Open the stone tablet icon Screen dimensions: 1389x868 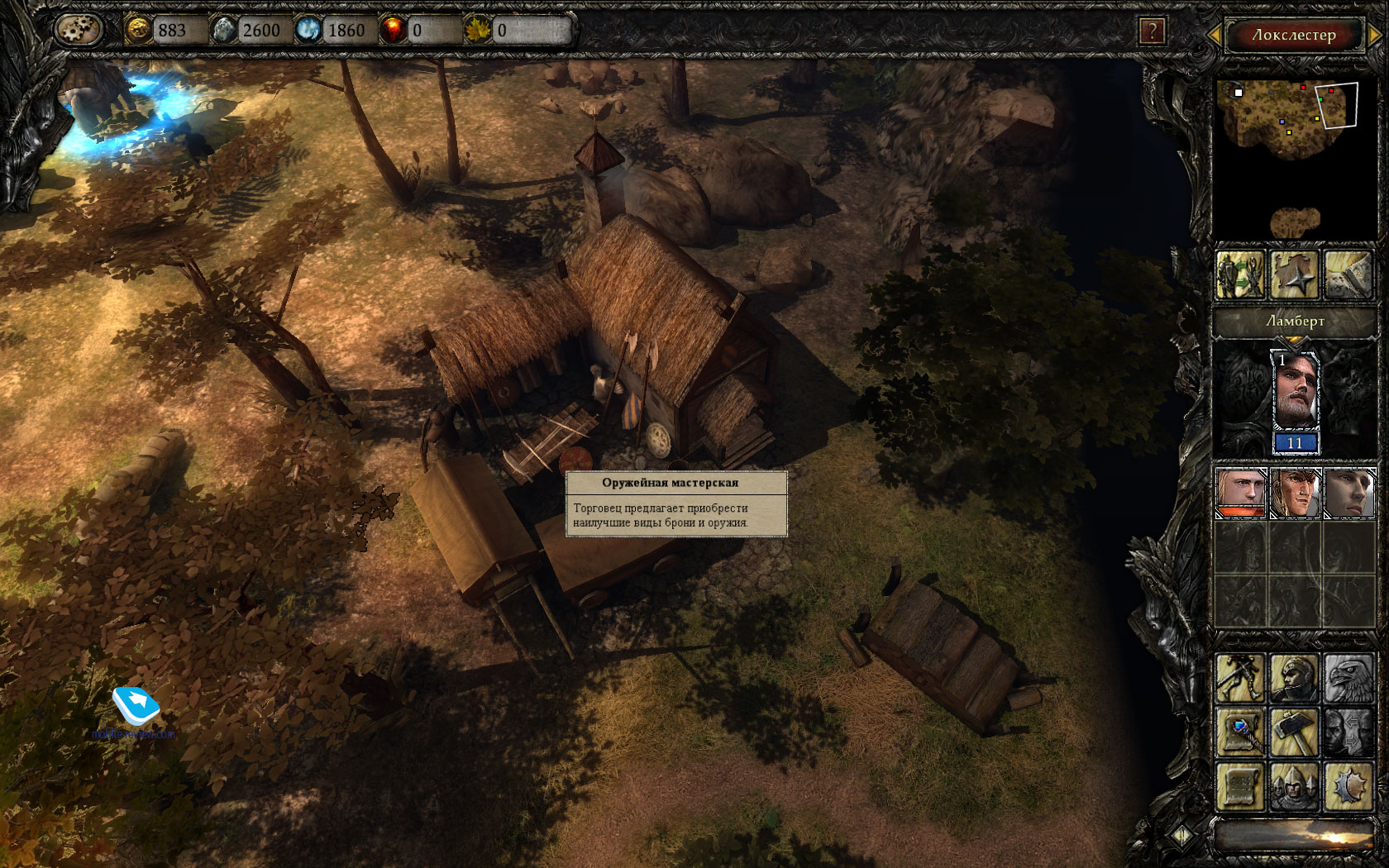(x=1349, y=274)
